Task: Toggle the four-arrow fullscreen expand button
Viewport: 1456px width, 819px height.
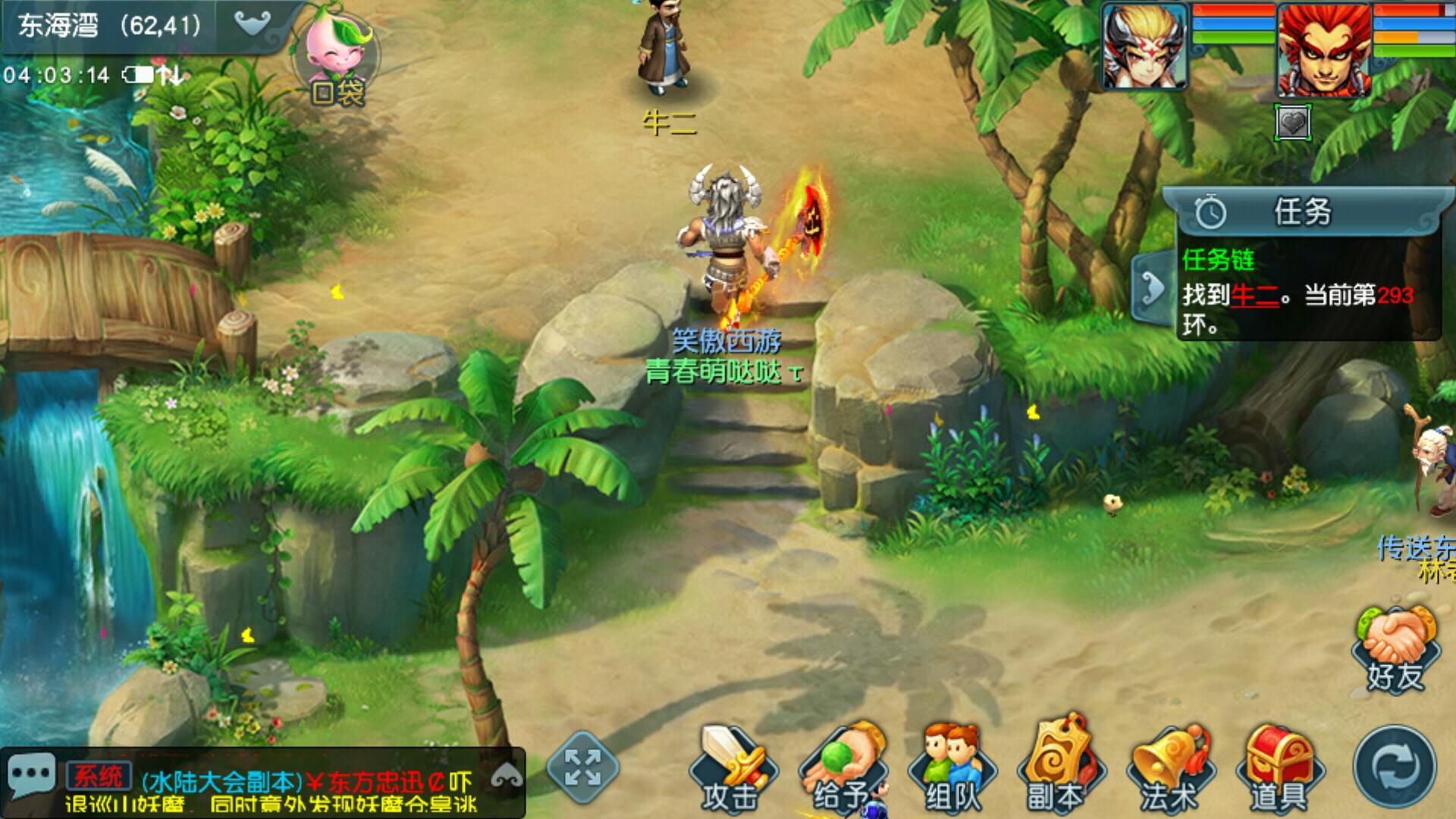Action: [582, 767]
